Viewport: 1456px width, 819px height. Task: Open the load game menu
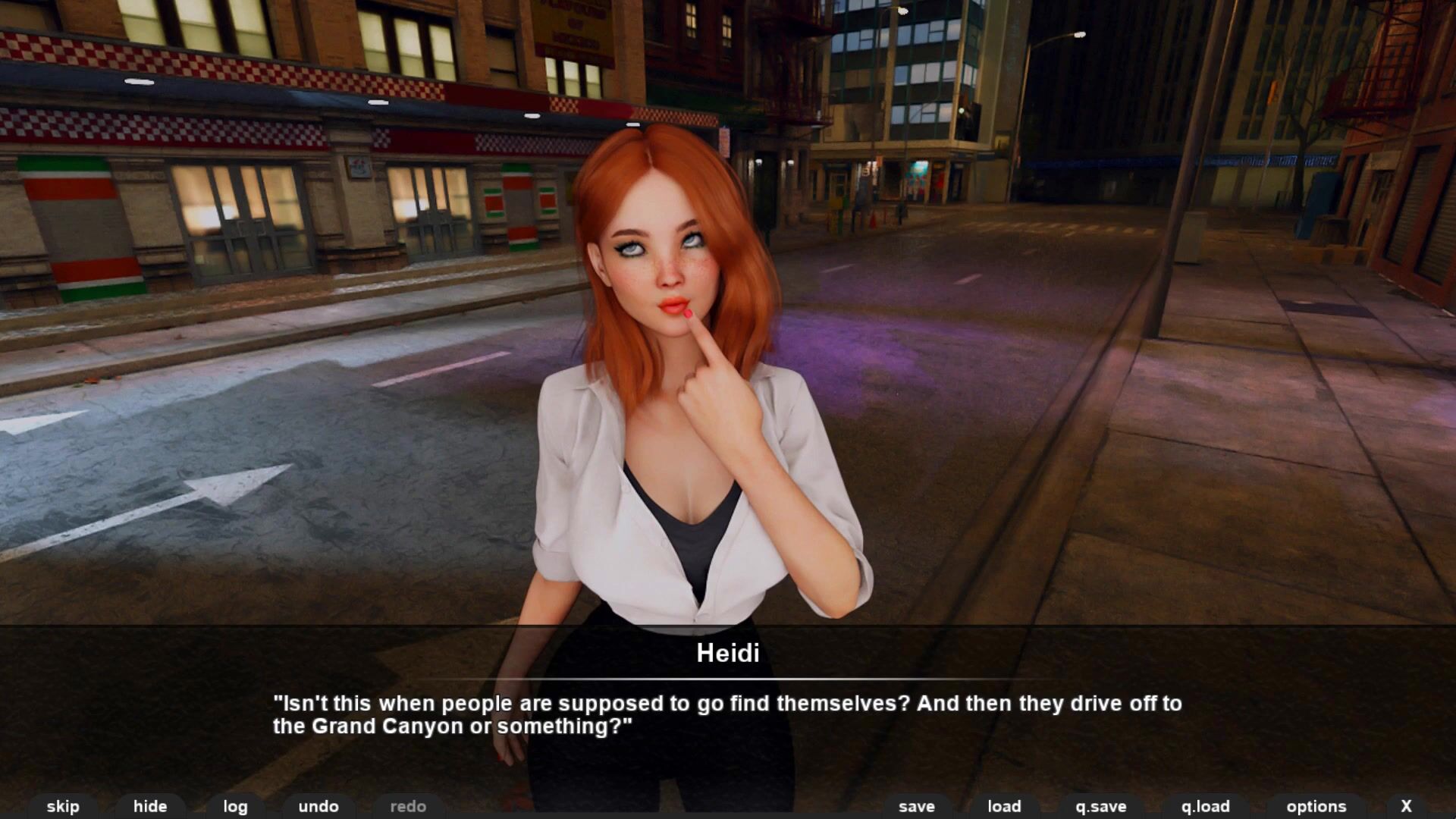point(1004,806)
